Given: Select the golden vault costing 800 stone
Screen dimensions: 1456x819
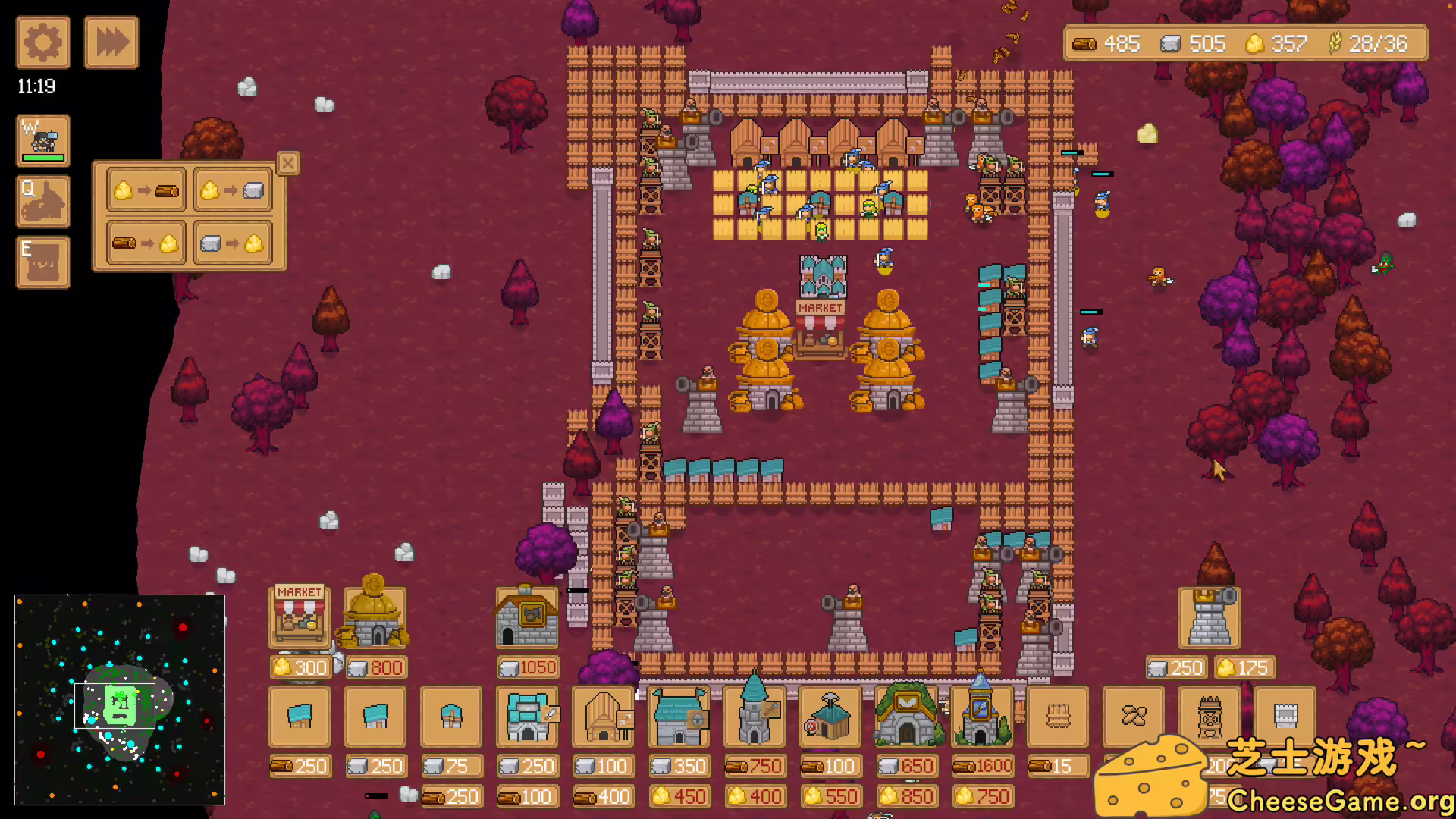Looking at the screenshot, I should [375, 618].
